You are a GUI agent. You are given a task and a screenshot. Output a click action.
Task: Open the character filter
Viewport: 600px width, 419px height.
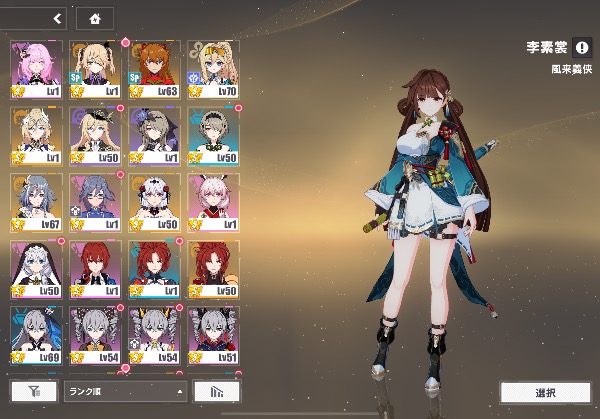33,391
